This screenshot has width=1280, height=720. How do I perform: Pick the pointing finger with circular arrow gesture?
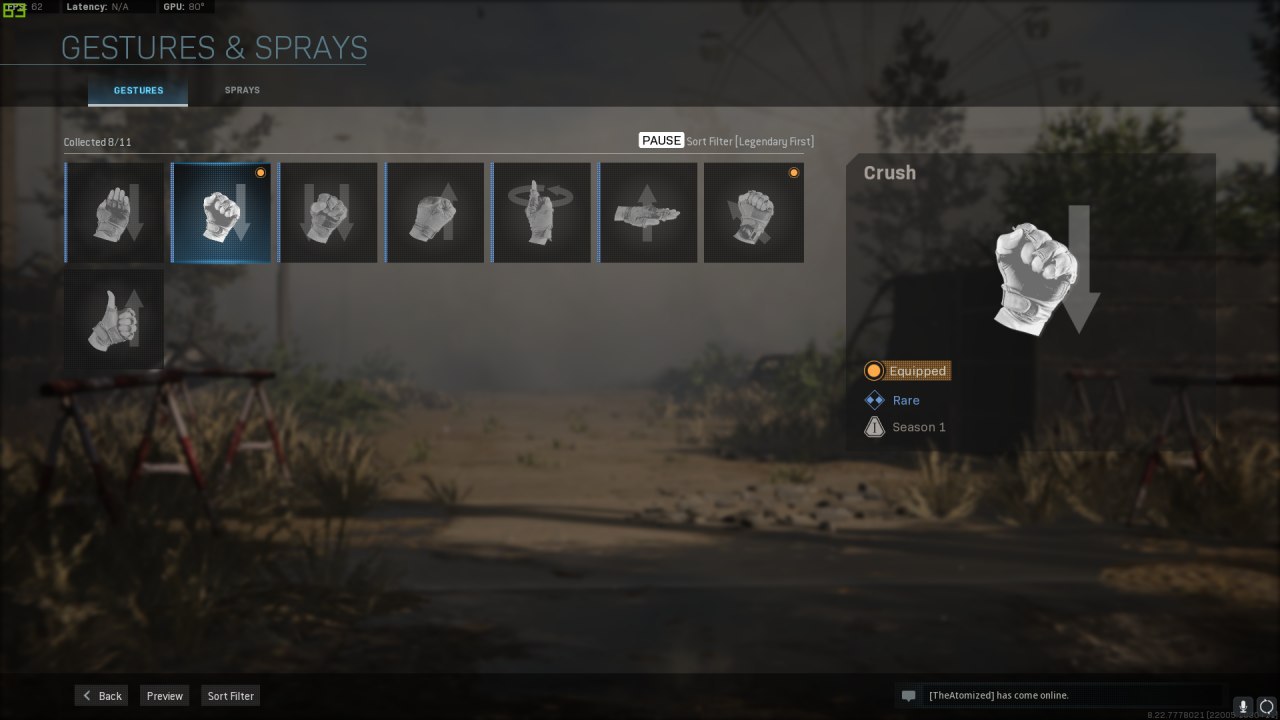pyautogui.click(x=541, y=213)
